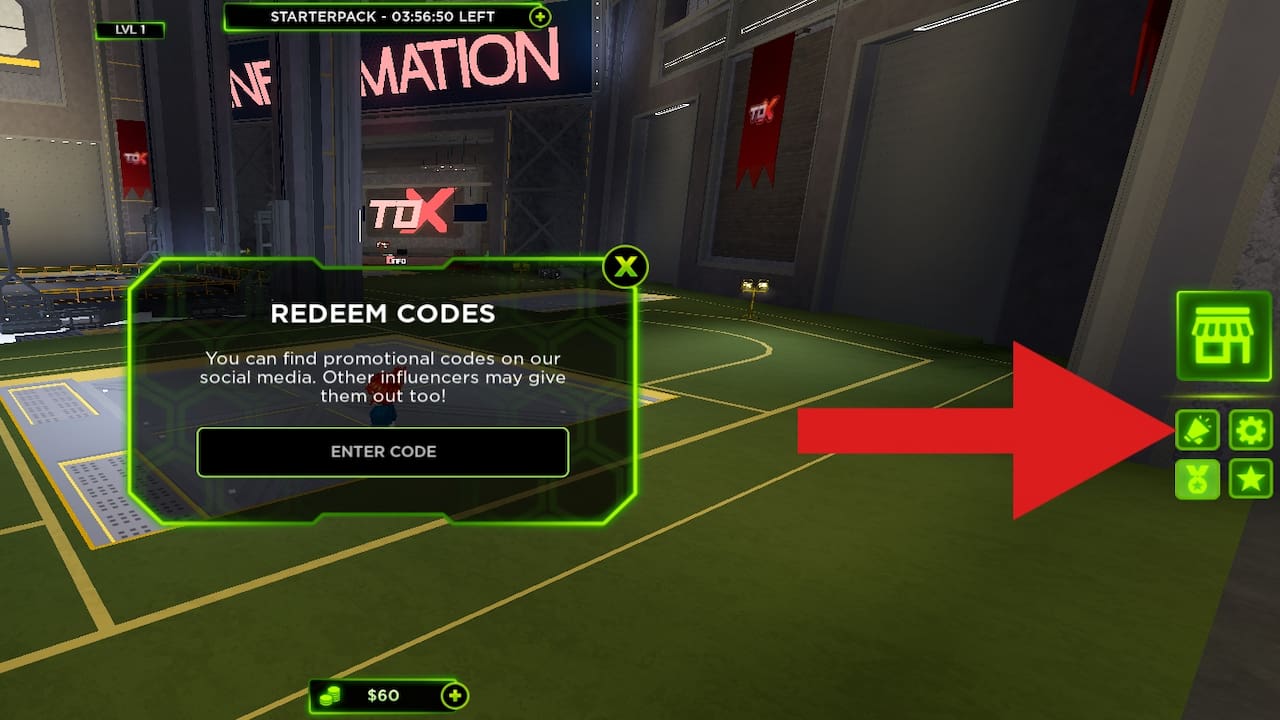Click the coin icon next to $60

[x=330, y=696]
